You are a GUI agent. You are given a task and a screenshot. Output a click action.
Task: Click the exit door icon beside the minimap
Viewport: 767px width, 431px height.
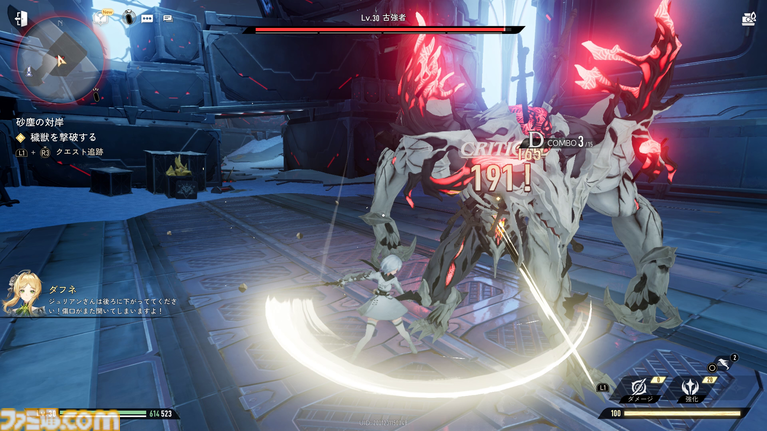[x=22, y=18]
